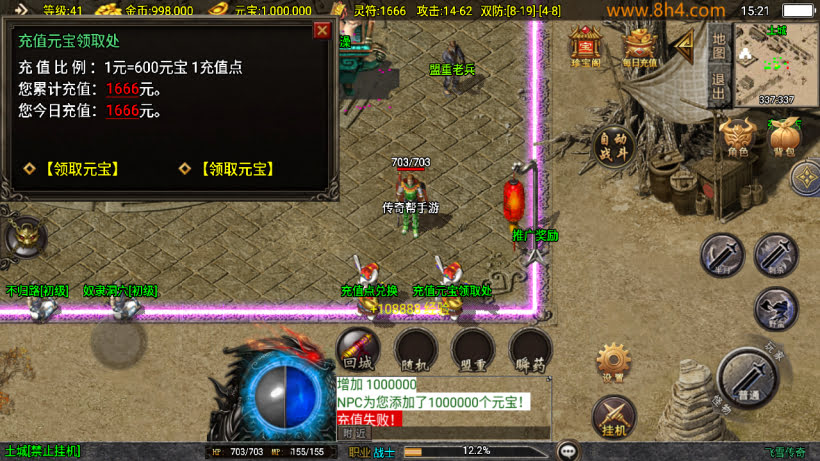
Task: Select the 盟重 quick slot
Action: 472,351
